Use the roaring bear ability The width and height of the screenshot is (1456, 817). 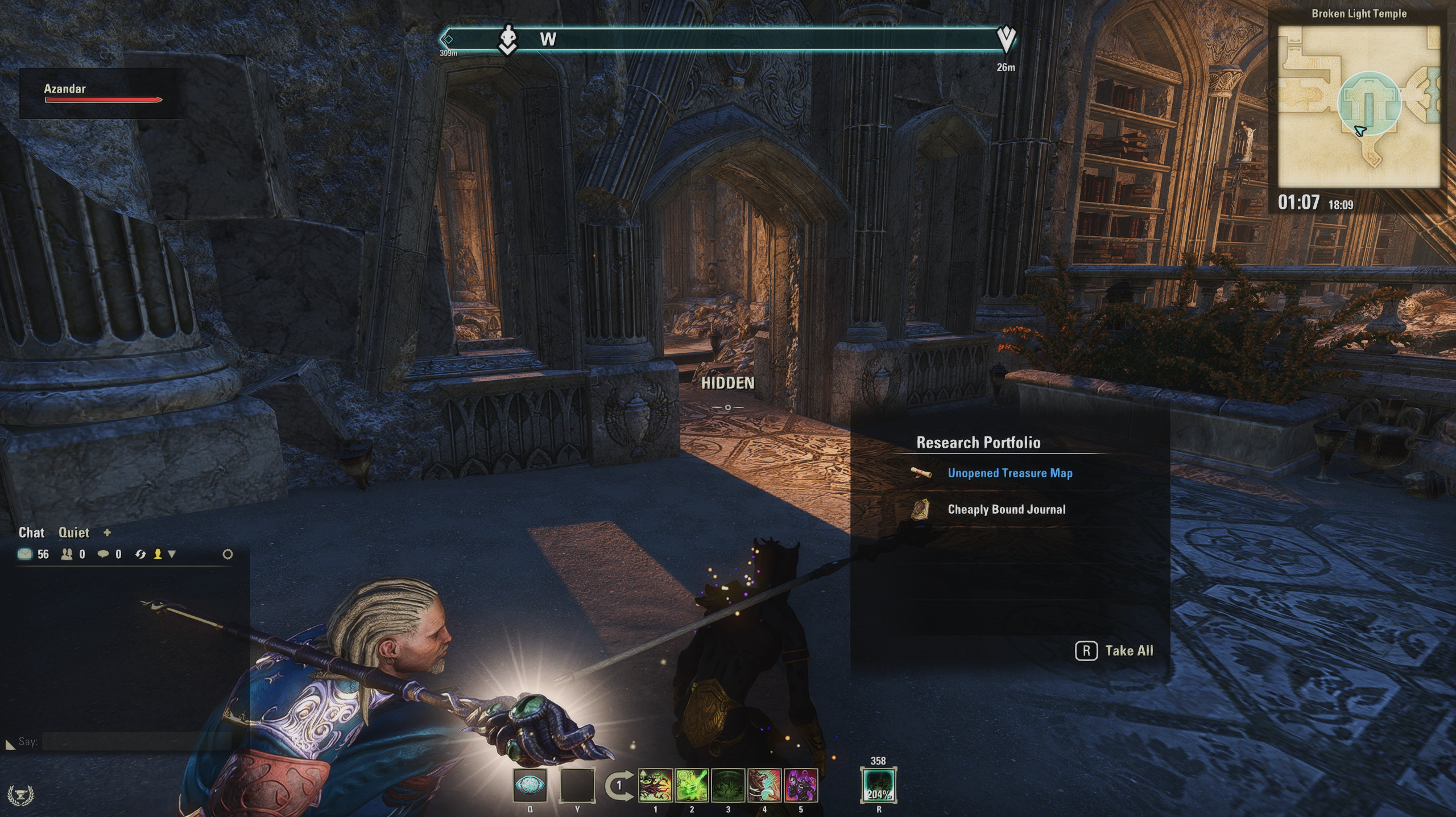[x=764, y=786]
